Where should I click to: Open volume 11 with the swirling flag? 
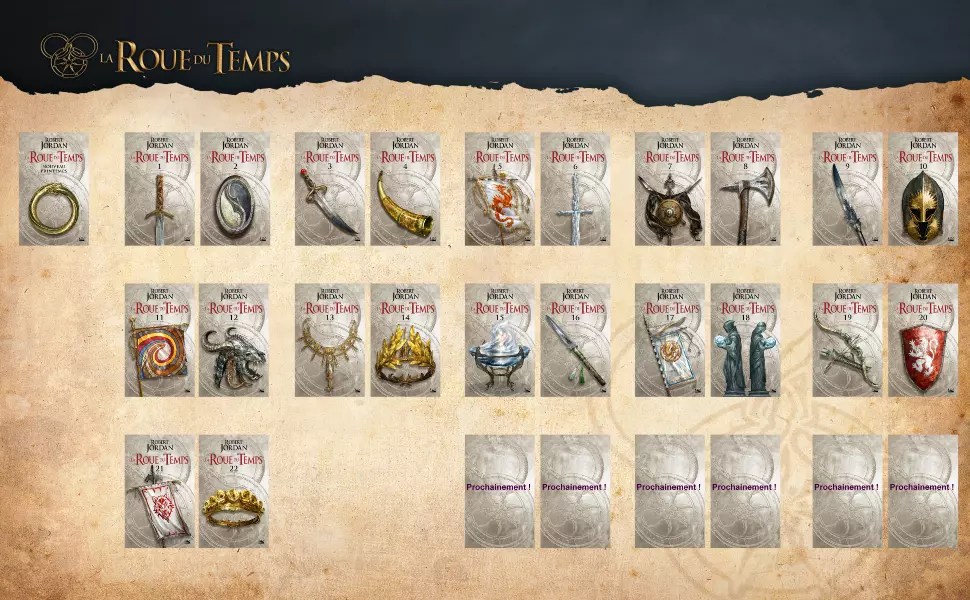[x=159, y=340]
